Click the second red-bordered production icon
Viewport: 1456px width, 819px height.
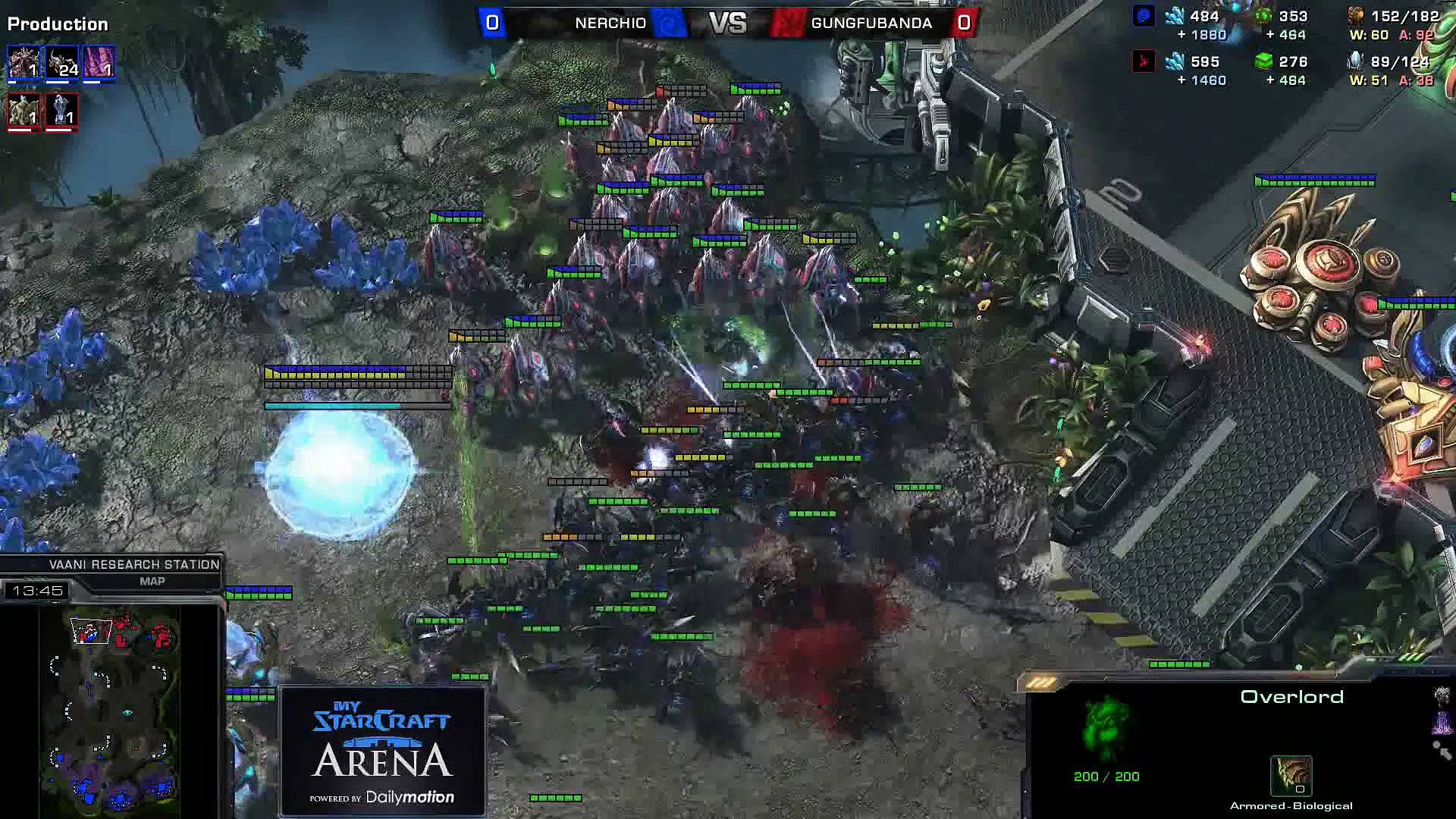[x=61, y=110]
